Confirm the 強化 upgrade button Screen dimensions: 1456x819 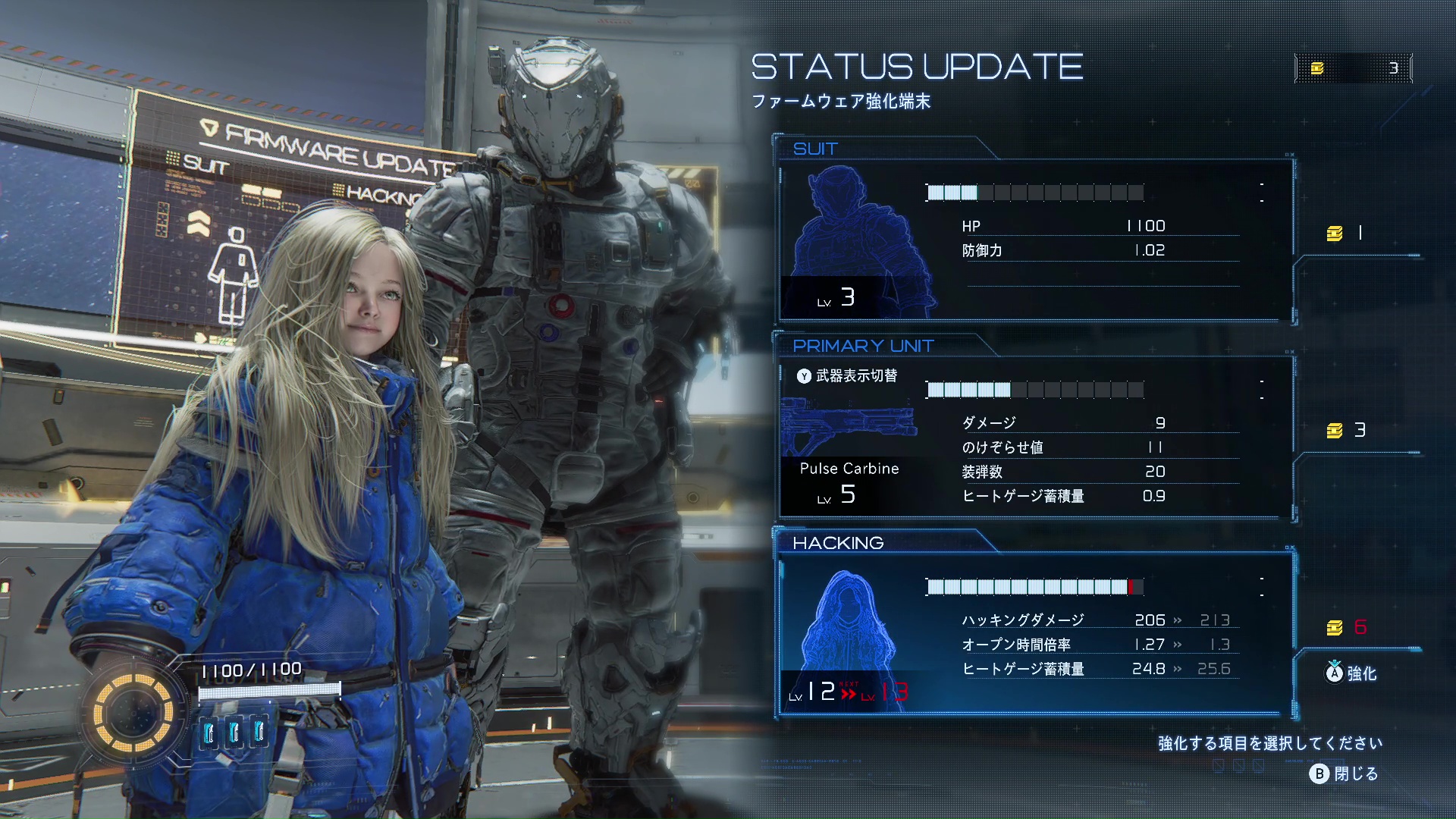pos(1351,673)
